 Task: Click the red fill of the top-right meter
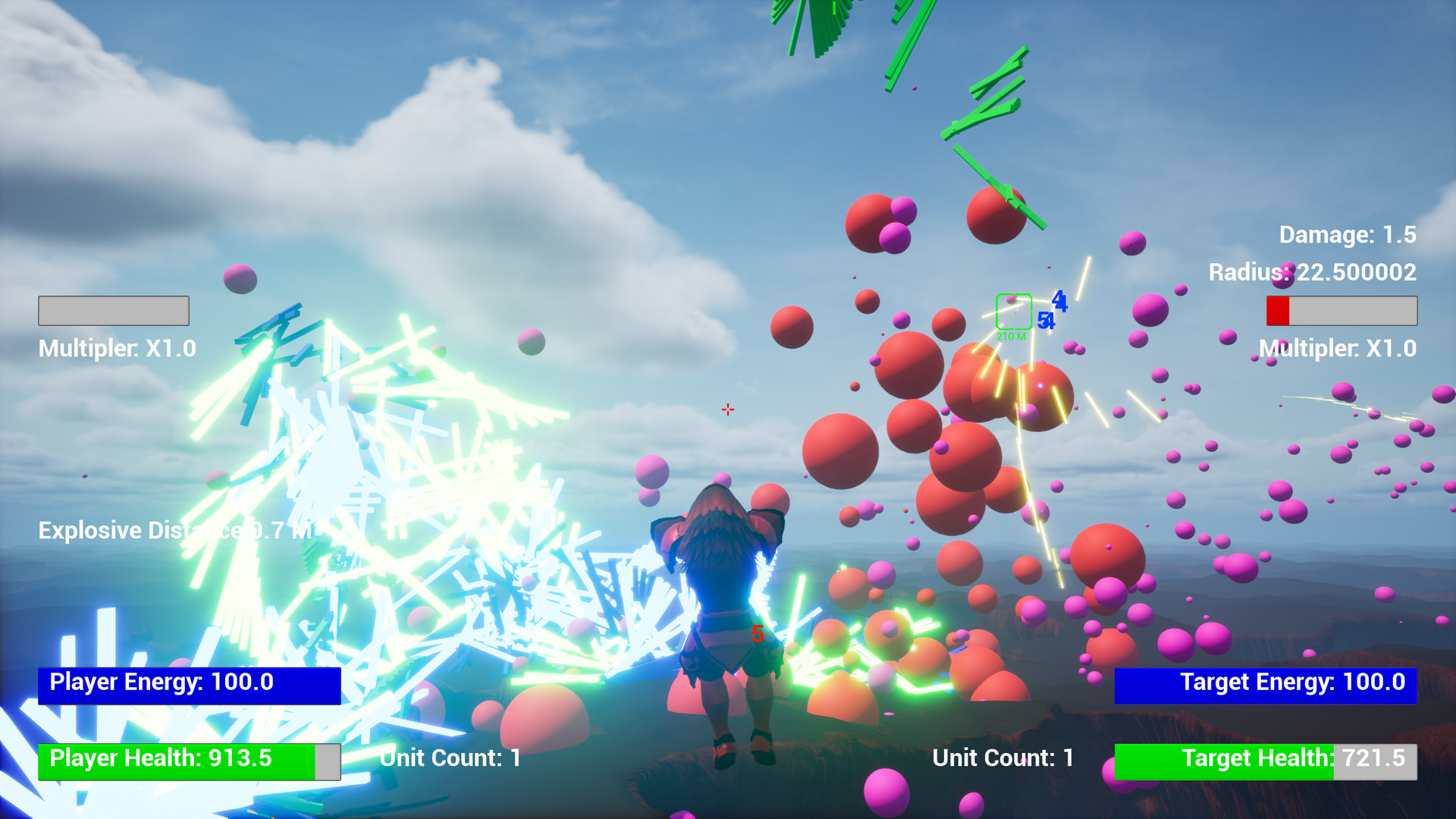click(x=1277, y=309)
